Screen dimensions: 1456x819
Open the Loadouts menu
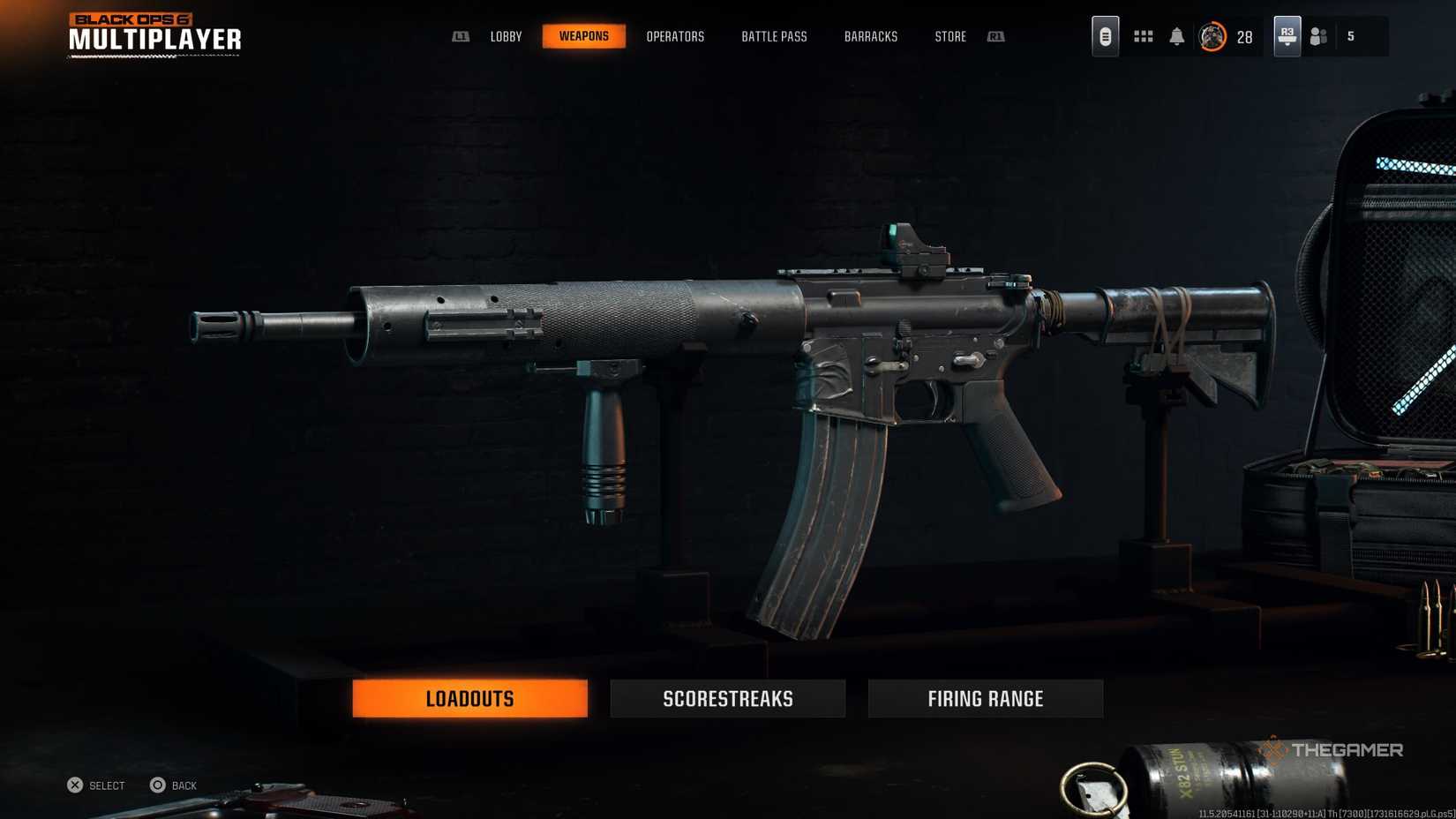tap(469, 698)
